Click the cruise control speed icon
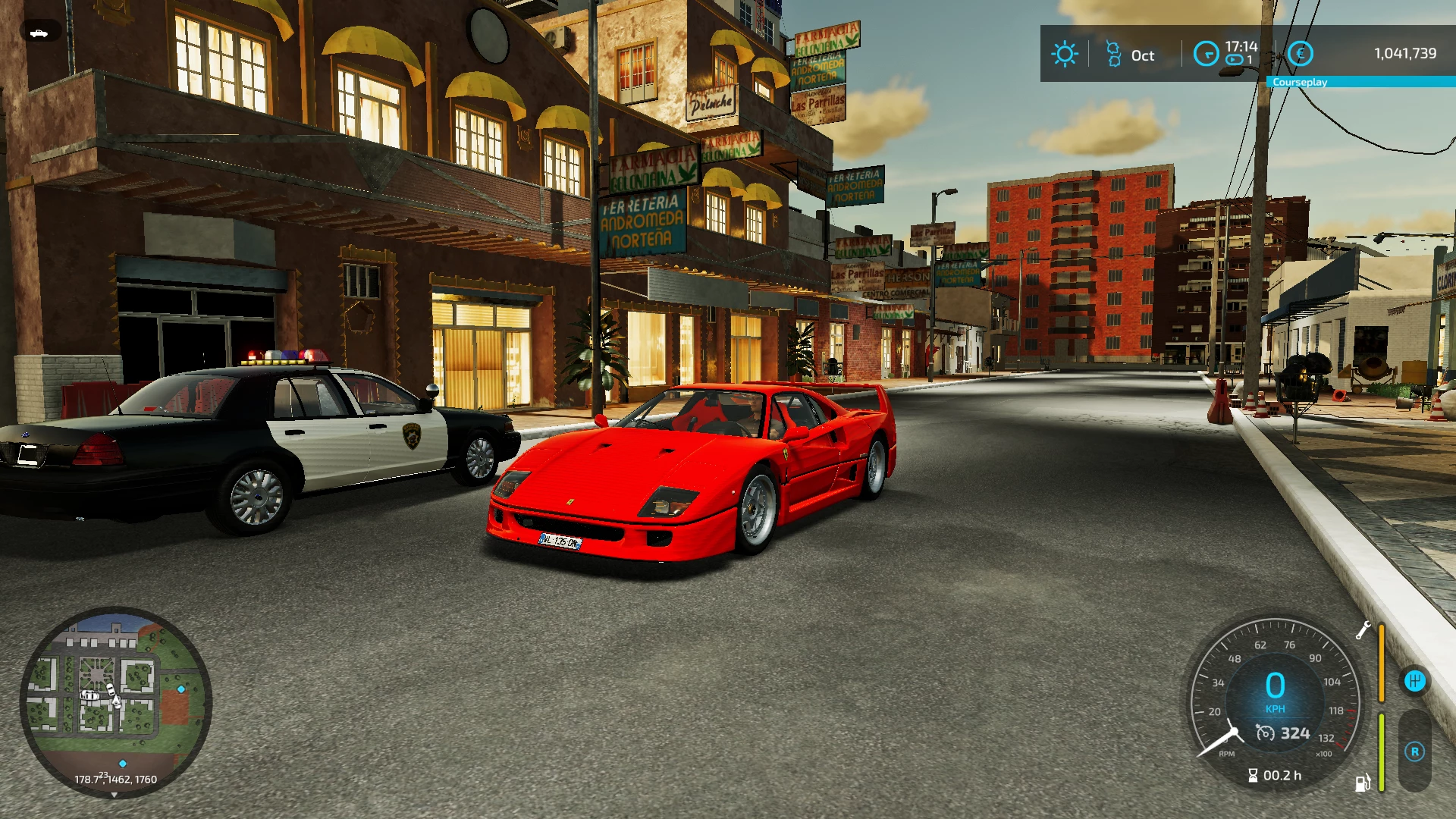 pos(1266,733)
